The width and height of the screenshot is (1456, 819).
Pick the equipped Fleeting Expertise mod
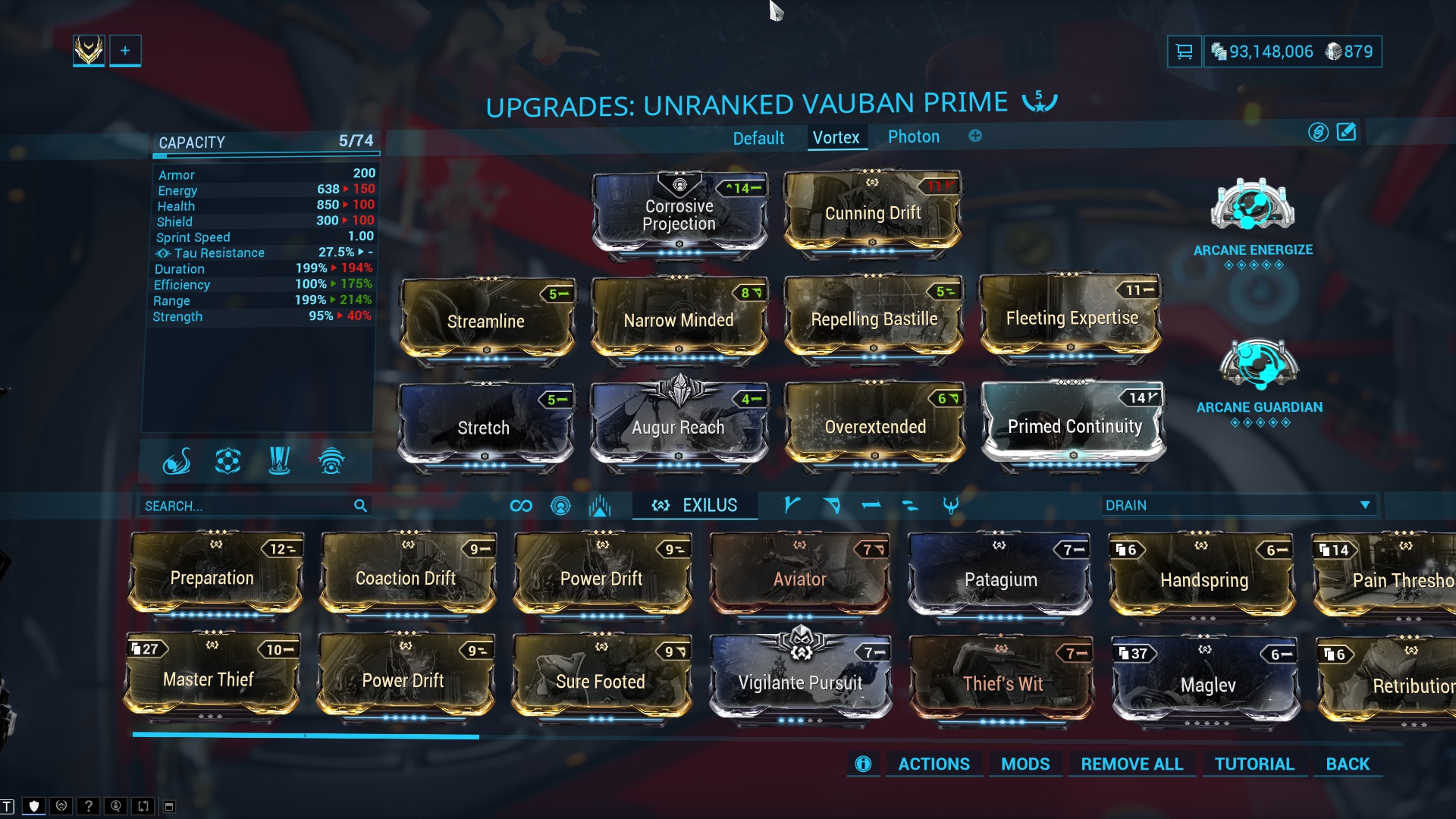pyautogui.click(x=1072, y=318)
